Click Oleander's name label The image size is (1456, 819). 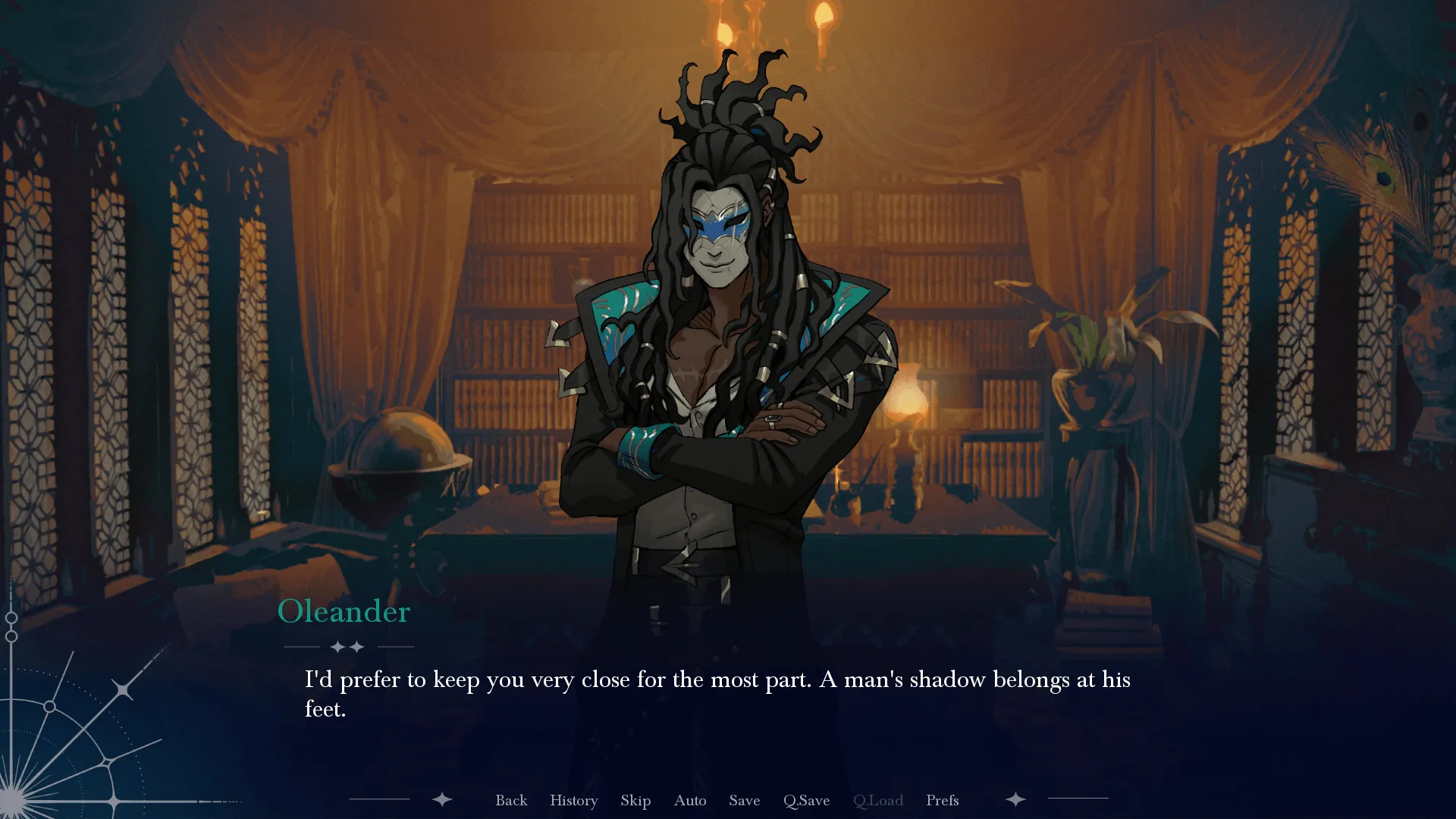click(x=343, y=611)
